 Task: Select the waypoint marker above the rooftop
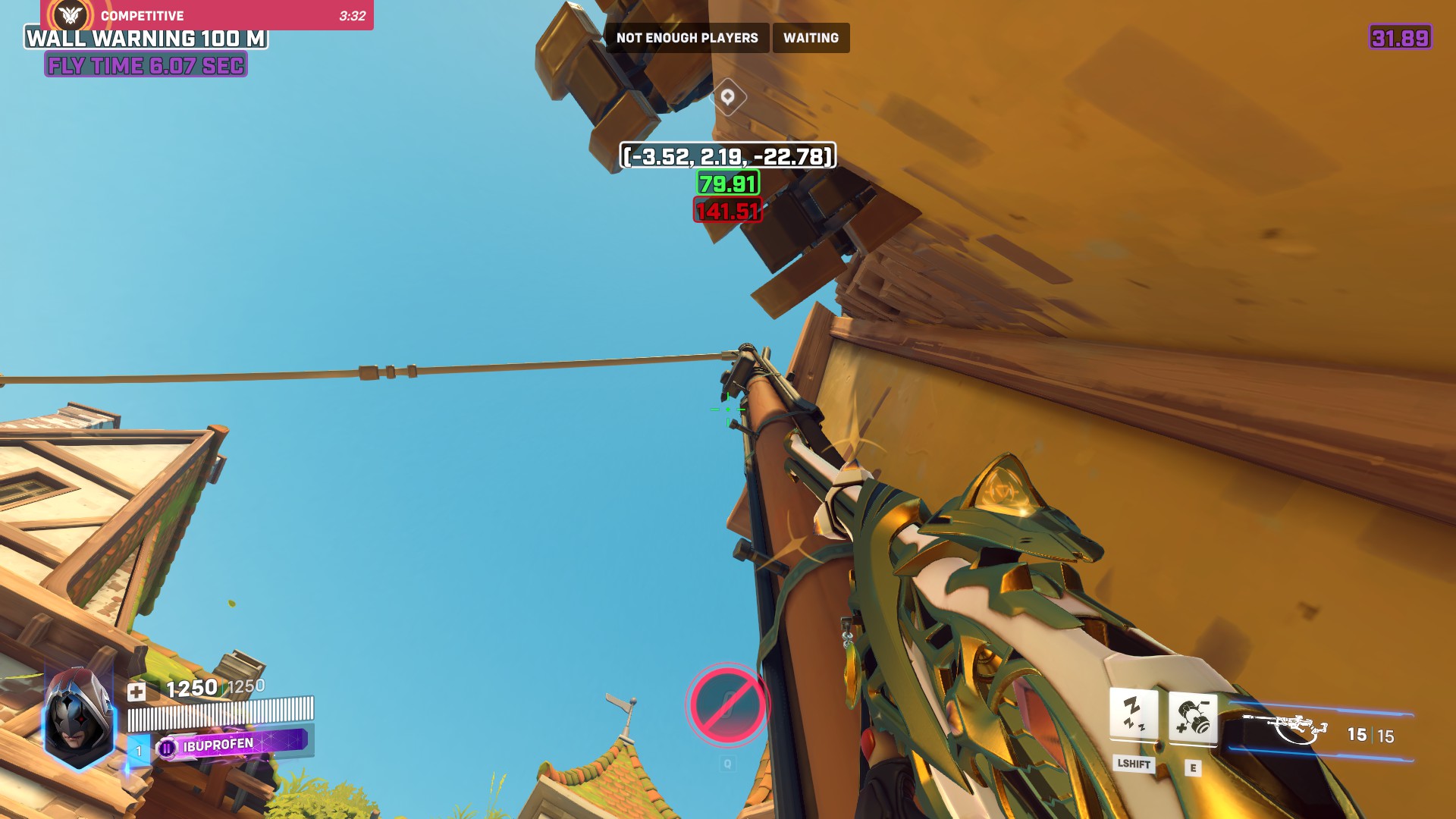(x=728, y=97)
